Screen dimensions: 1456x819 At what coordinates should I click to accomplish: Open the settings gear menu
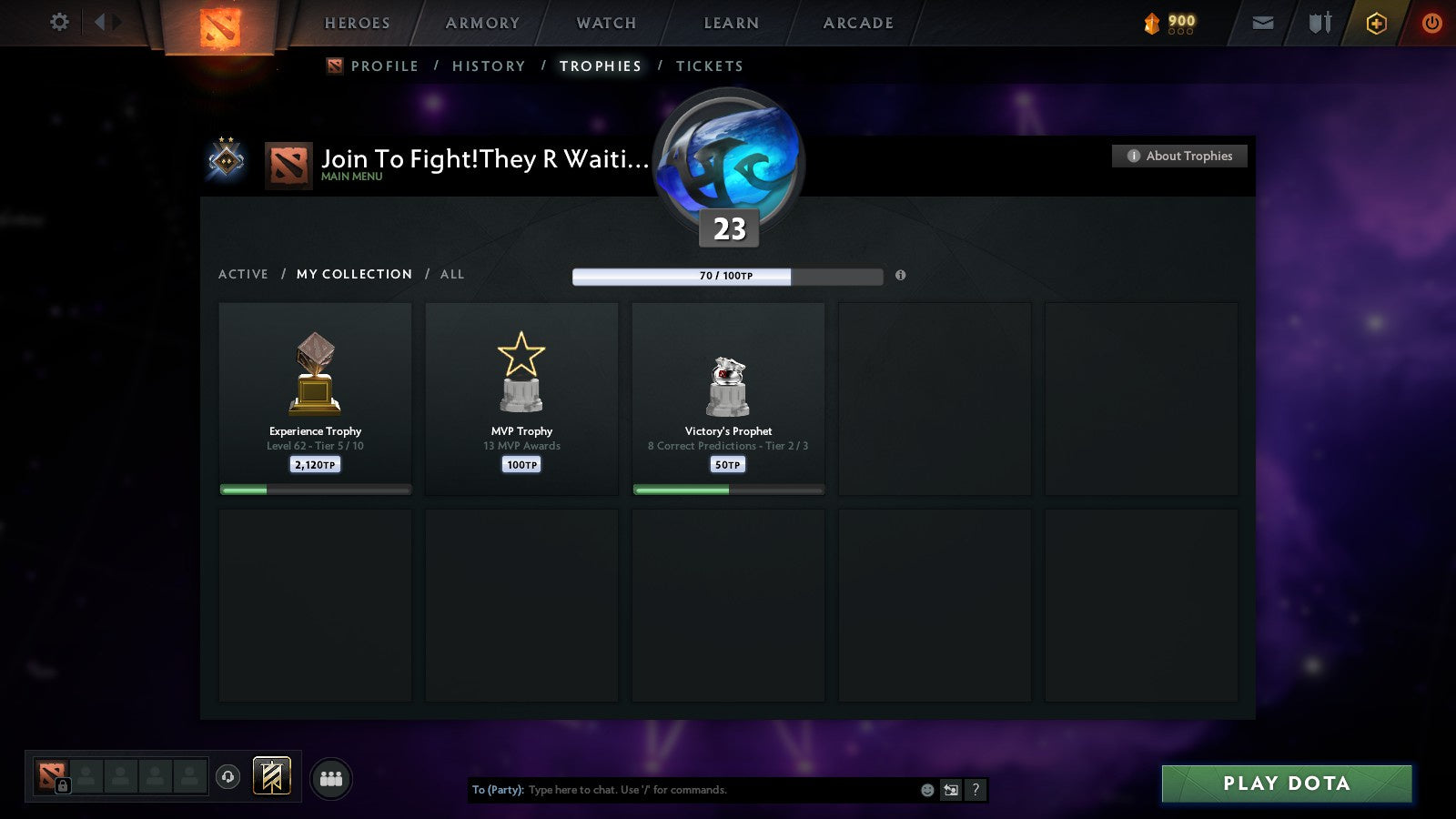click(x=59, y=23)
